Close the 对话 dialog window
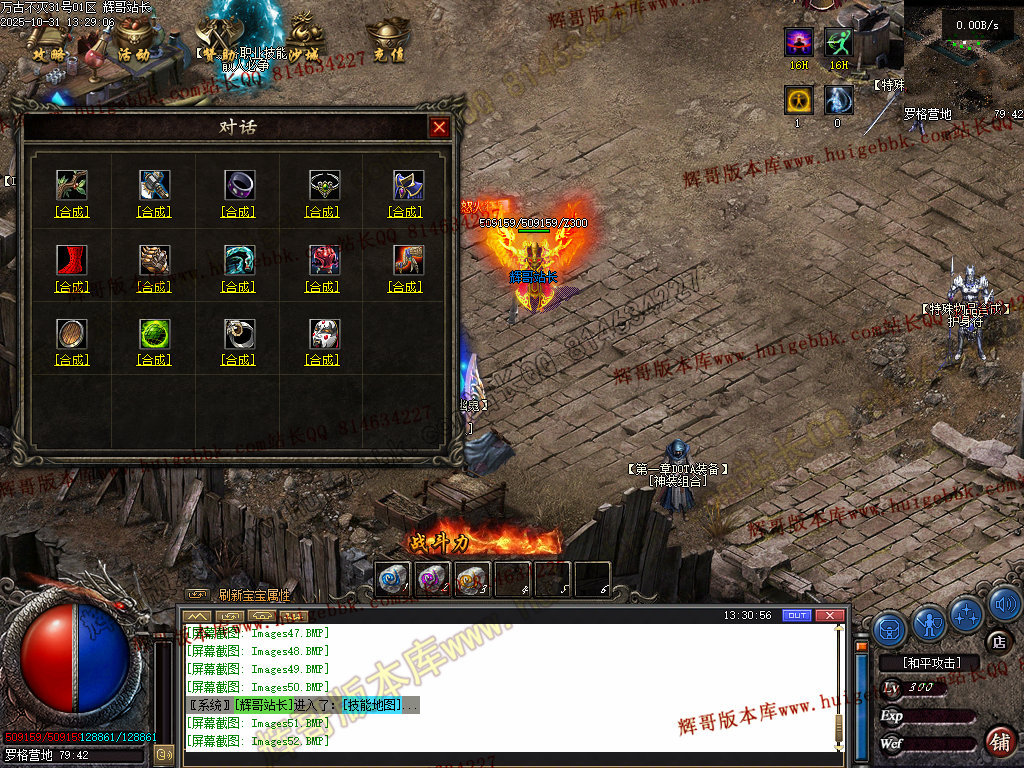1024x768 pixels. click(x=438, y=127)
